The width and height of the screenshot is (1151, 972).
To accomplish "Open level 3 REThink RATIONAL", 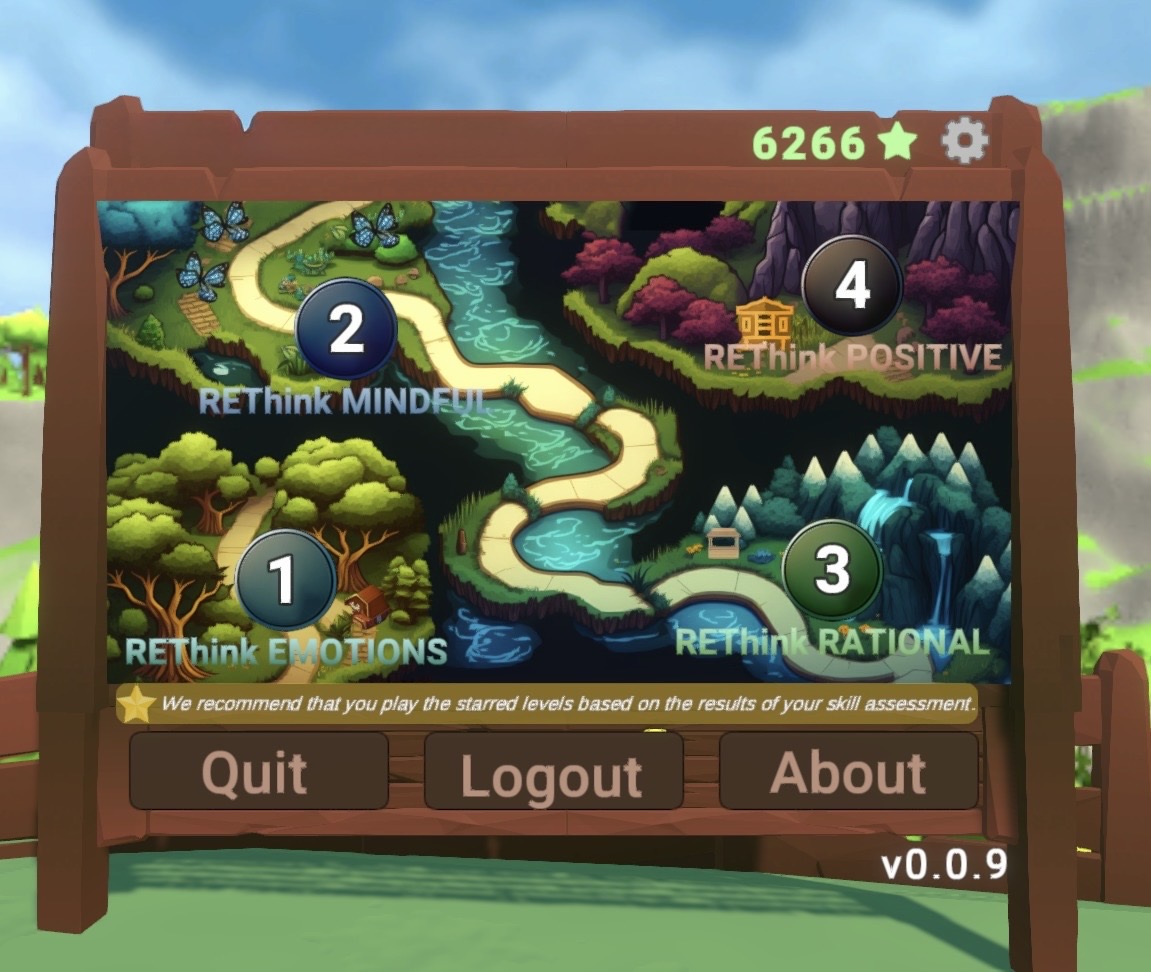I will coord(831,569).
